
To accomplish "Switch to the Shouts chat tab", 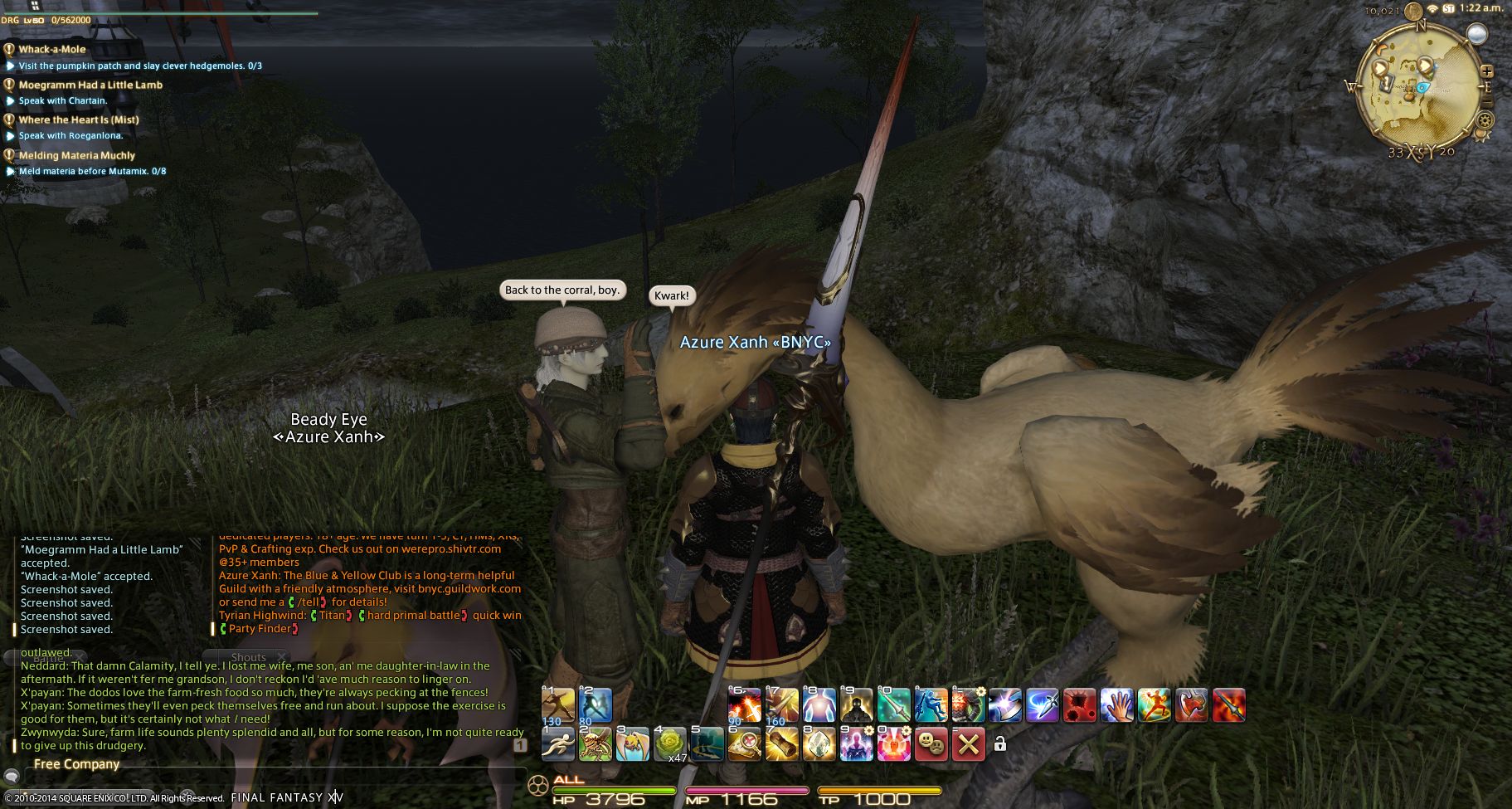I will click(248, 657).
